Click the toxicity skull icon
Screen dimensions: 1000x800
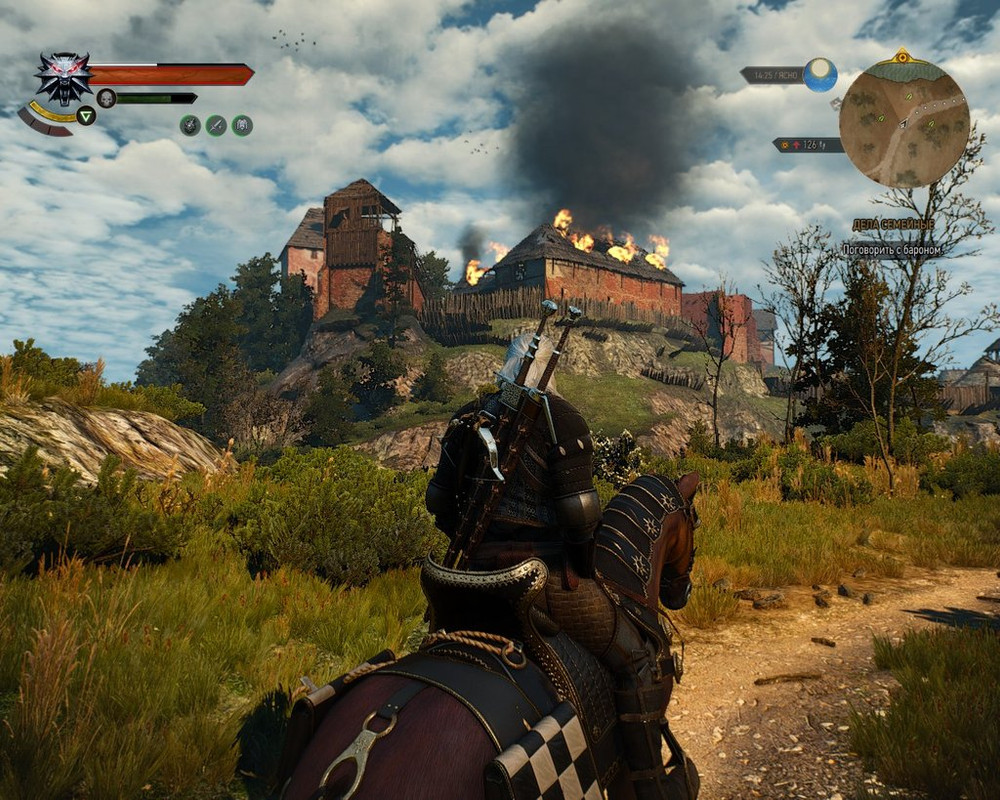[106, 98]
